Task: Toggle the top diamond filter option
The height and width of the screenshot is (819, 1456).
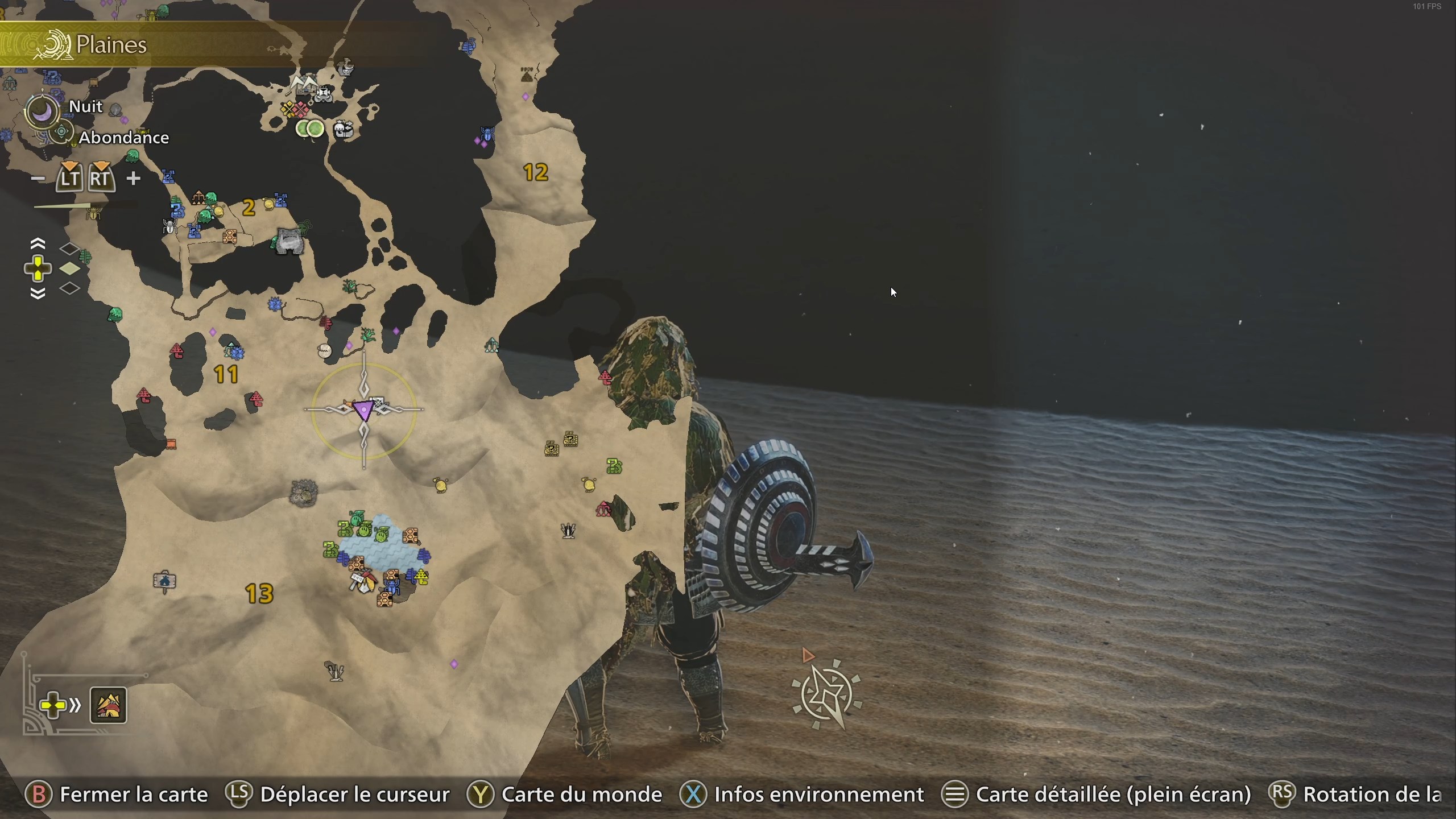Action: point(71,247)
